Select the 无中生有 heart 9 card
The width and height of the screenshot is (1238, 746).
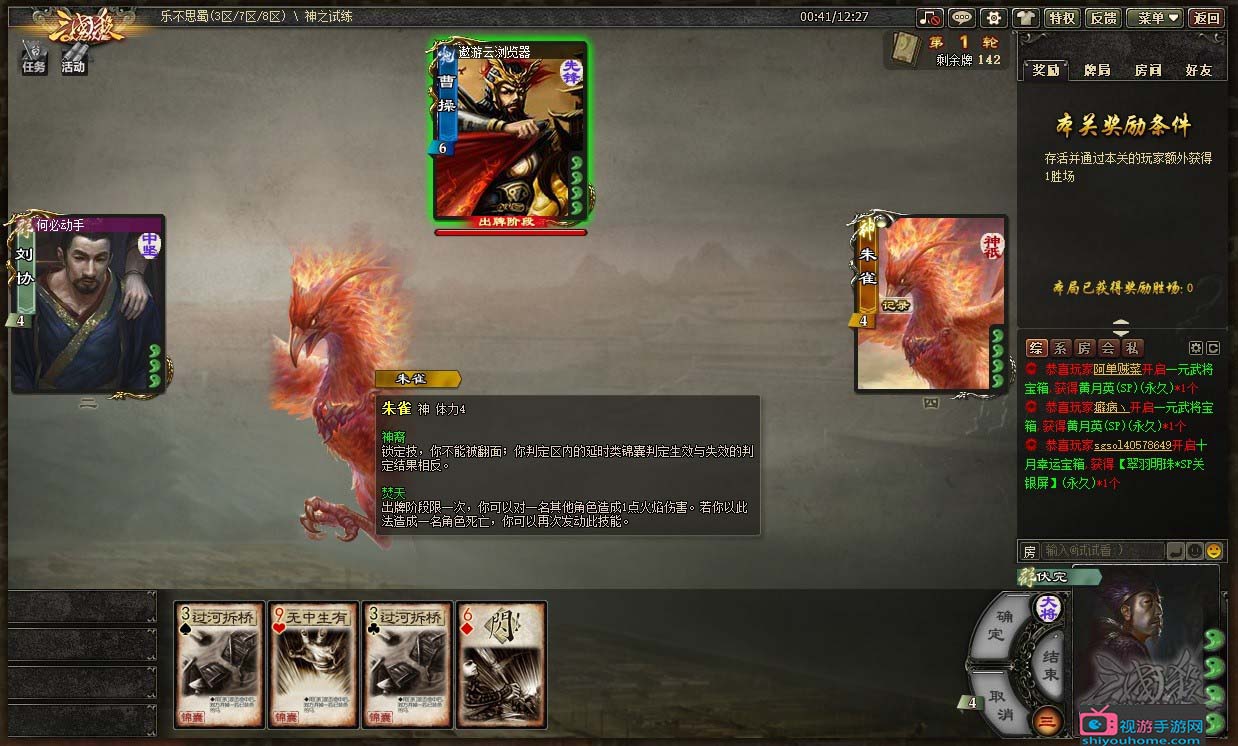[x=315, y=664]
